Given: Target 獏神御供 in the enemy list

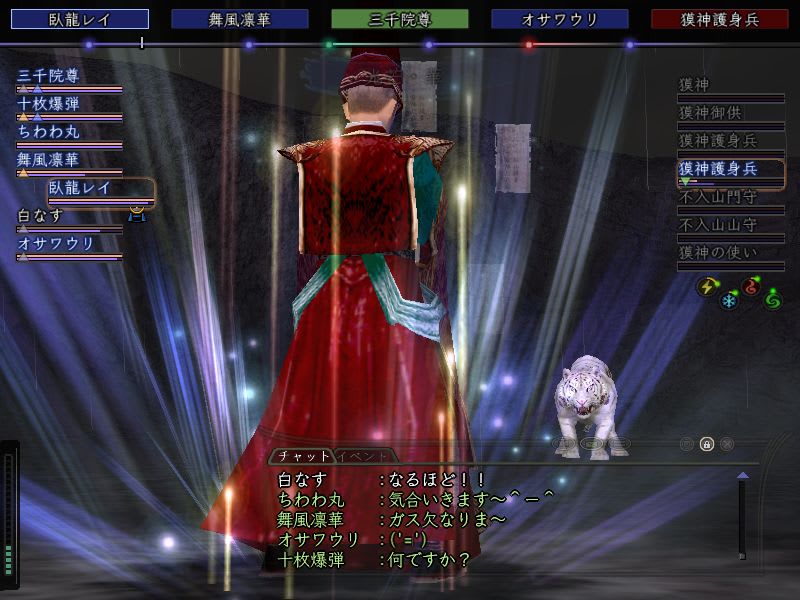Looking at the screenshot, I should pos(711,113).
